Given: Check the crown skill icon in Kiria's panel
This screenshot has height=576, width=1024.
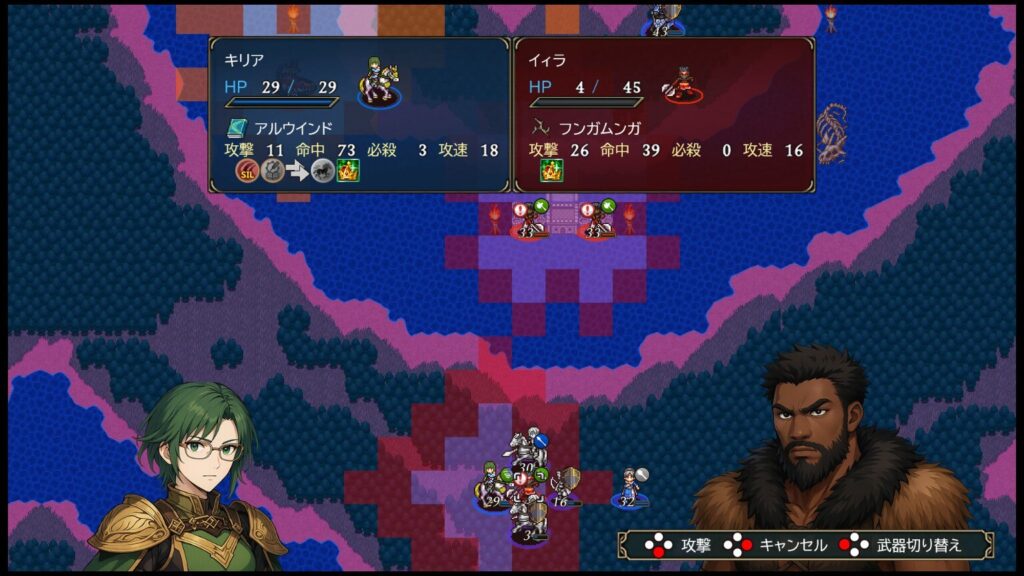Looking at the screenshot, I should click(348, 171).
